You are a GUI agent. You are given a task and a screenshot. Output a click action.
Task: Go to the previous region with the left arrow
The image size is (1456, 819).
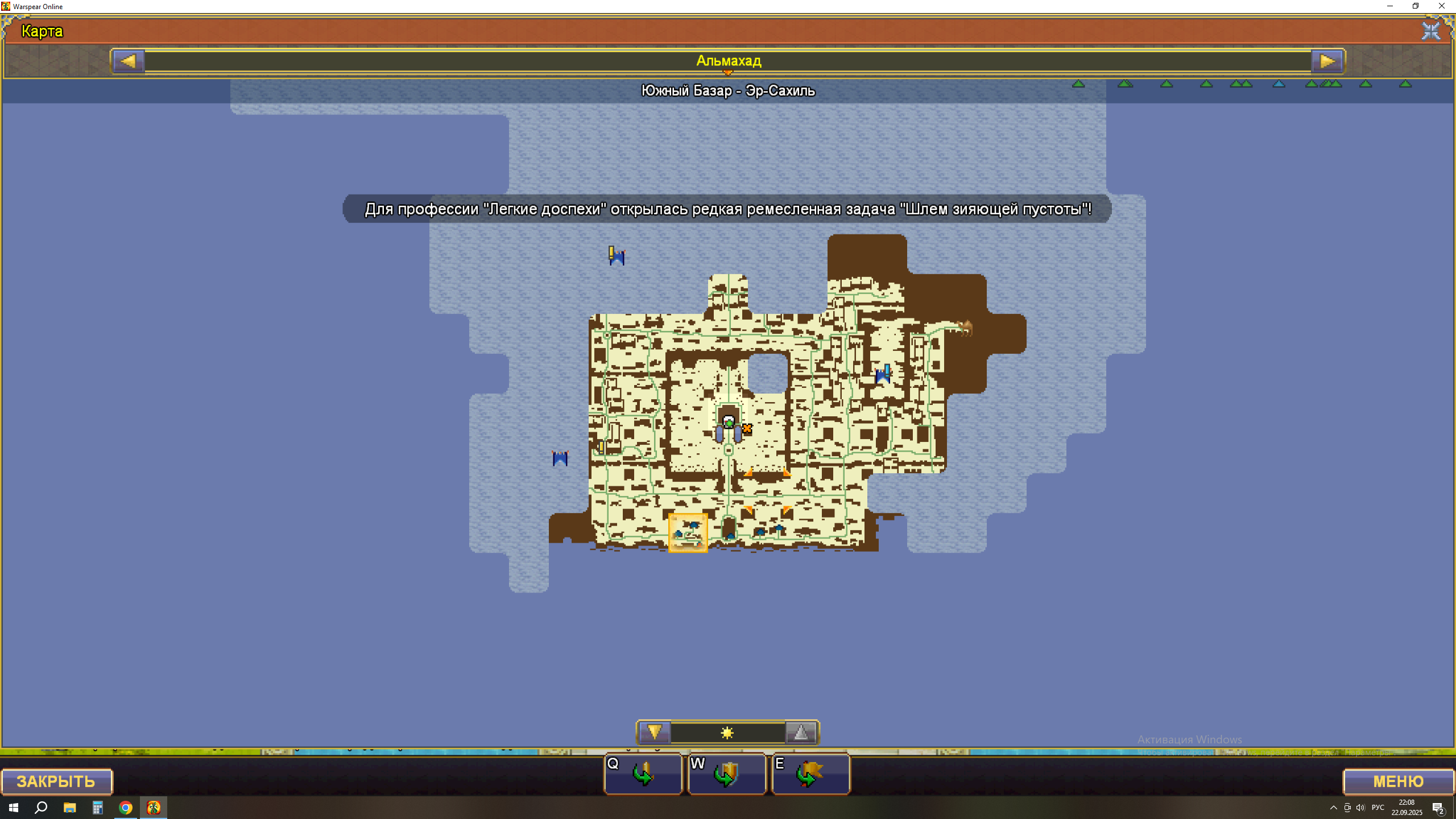coord(129,61)
